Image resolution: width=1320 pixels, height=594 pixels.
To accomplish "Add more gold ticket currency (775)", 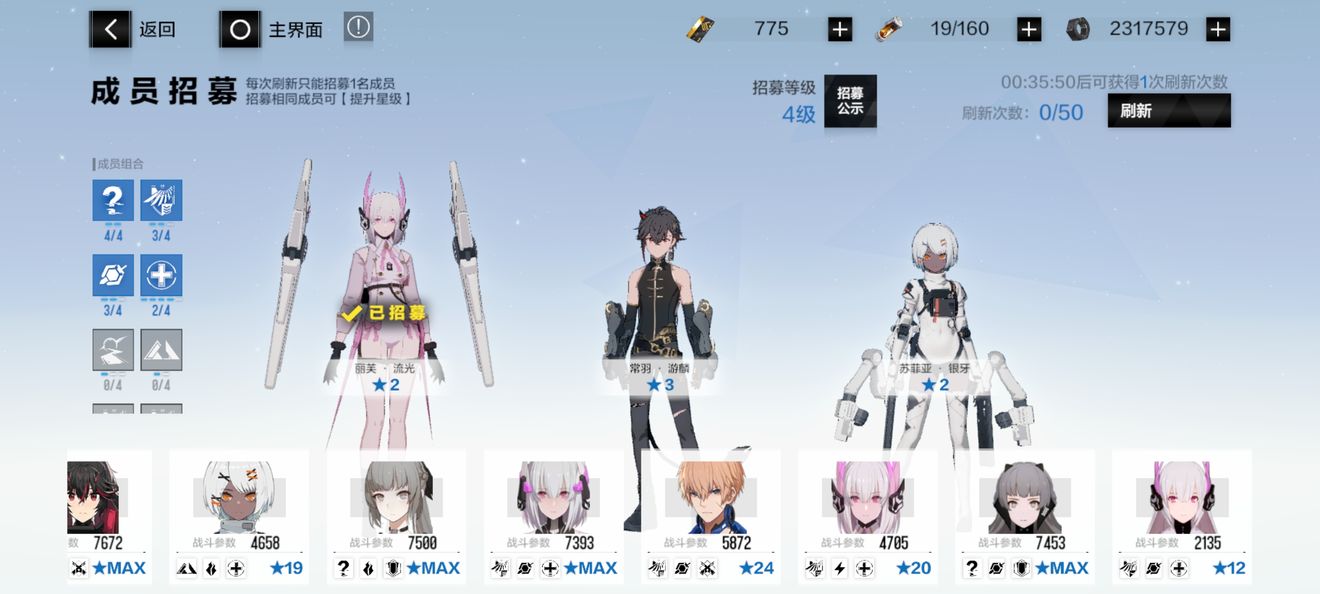I will (840, 30).
